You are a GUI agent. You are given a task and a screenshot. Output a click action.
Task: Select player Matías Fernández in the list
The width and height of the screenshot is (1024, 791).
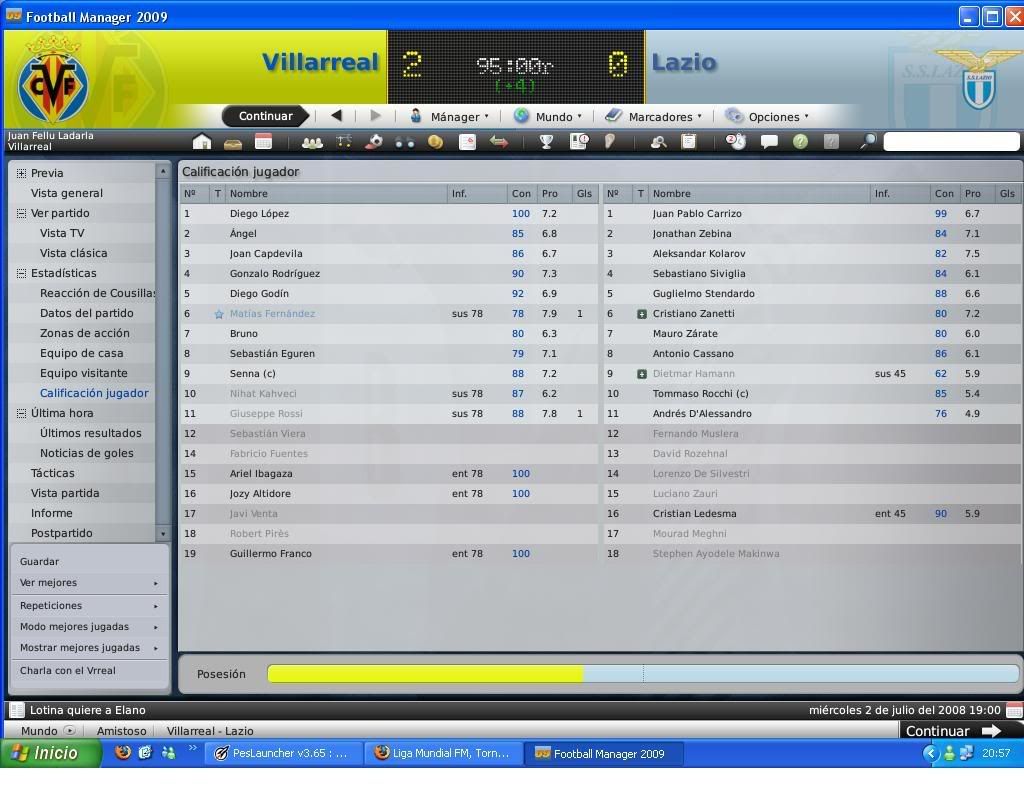point(272,314)
